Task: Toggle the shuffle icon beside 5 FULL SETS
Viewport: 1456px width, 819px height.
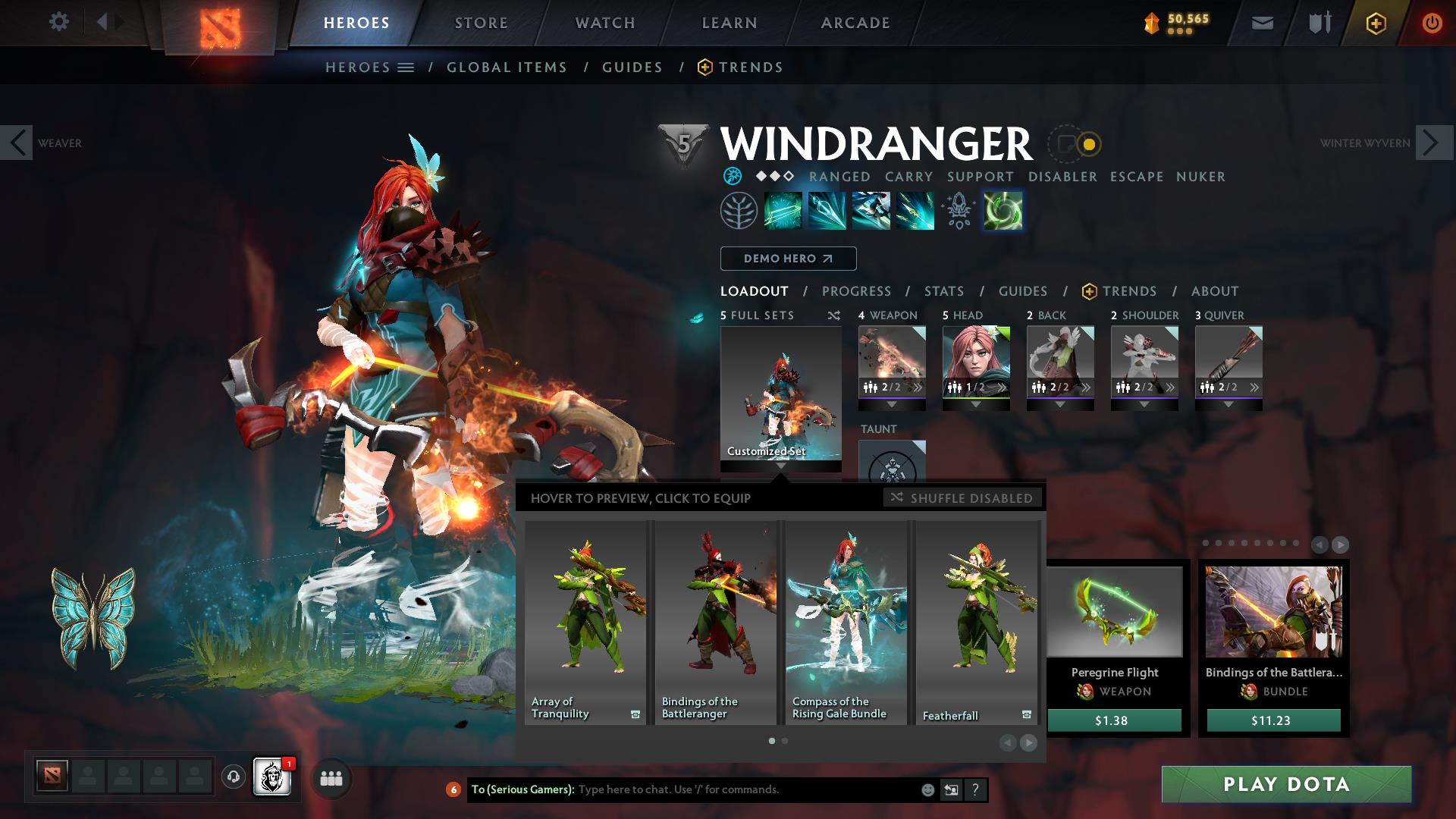Action: tap(832, 315)
